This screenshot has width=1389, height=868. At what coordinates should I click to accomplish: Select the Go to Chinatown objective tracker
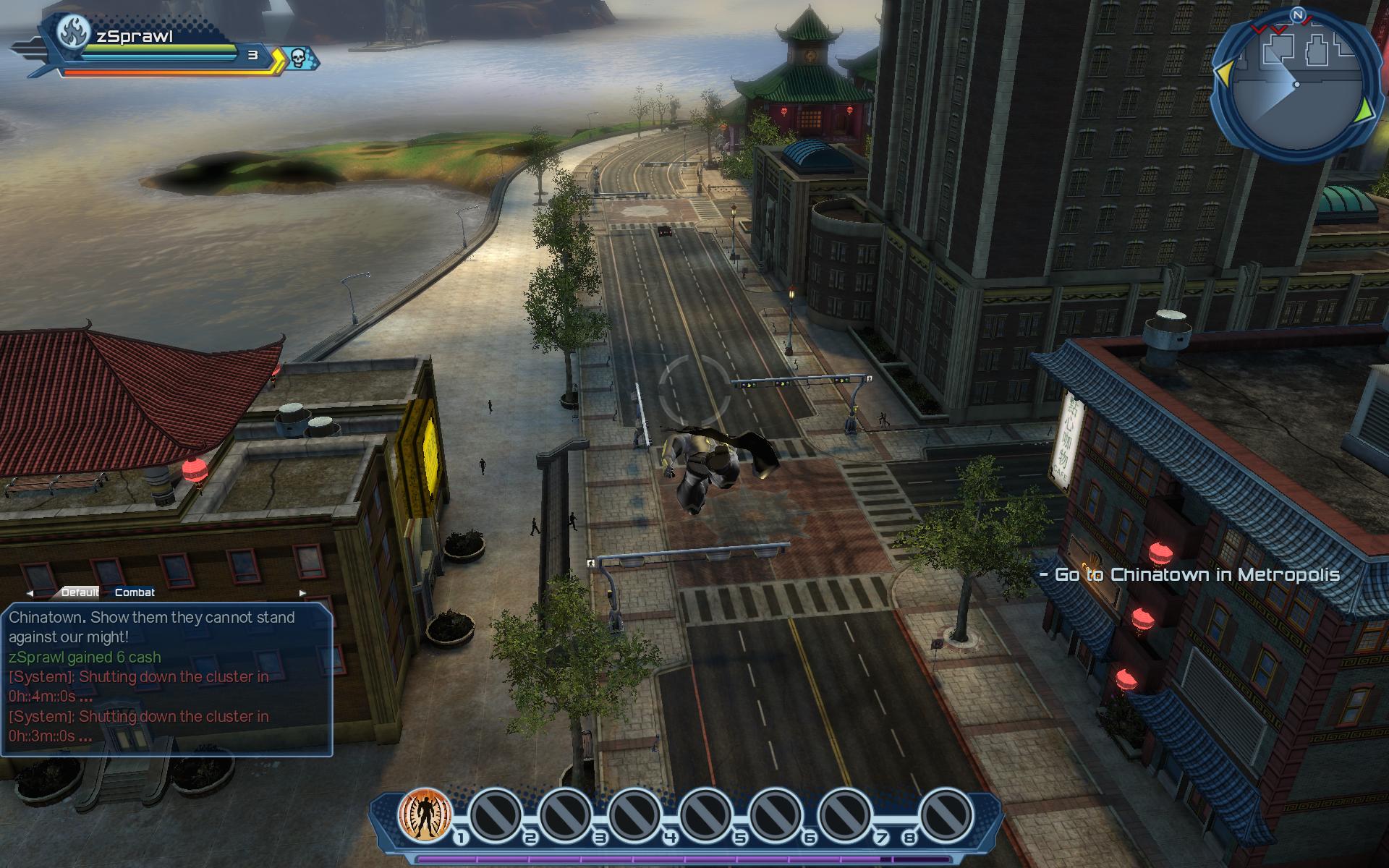coord(1190,575)
